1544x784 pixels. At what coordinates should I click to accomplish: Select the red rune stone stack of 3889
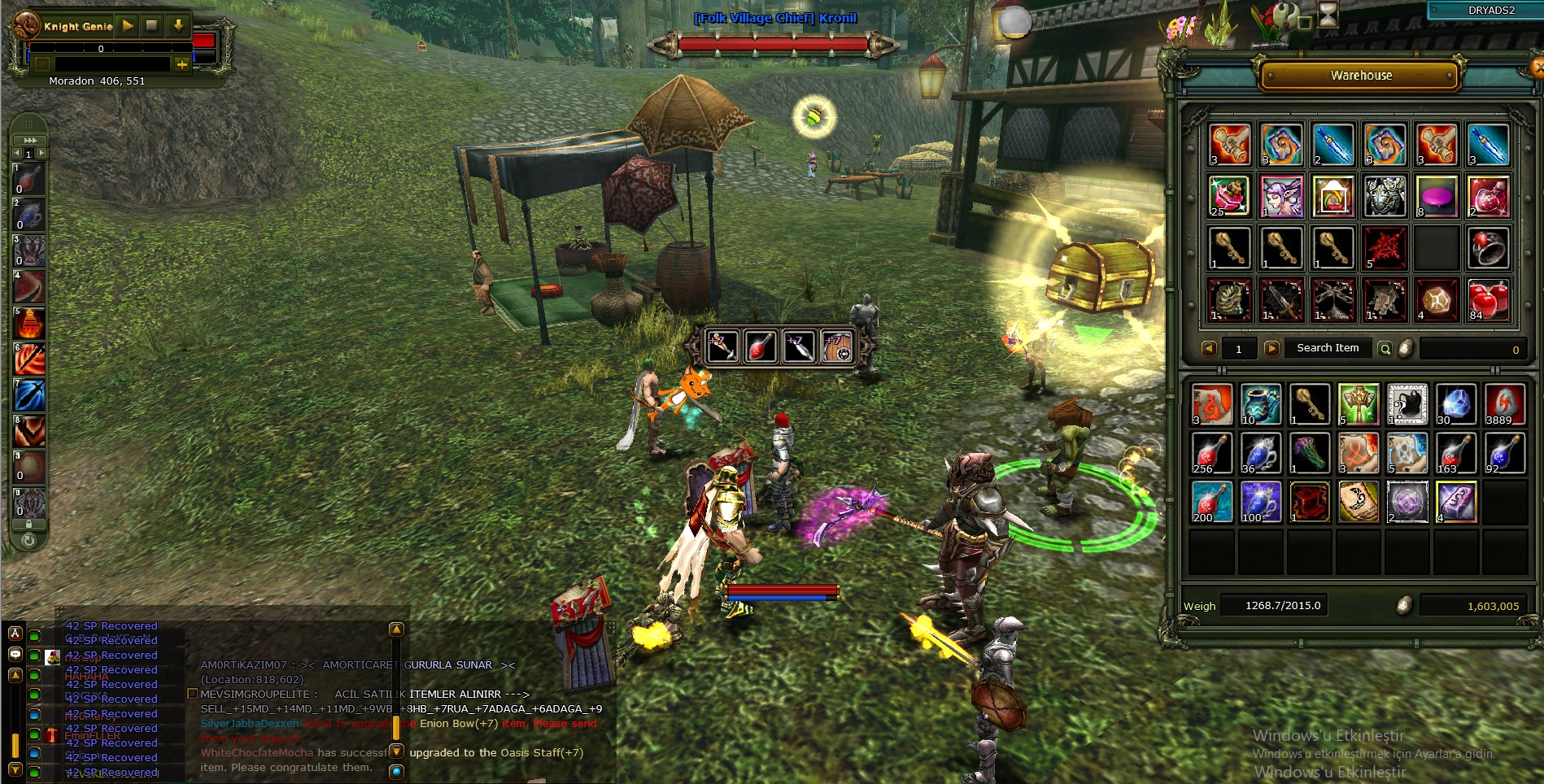point(1503,404)
